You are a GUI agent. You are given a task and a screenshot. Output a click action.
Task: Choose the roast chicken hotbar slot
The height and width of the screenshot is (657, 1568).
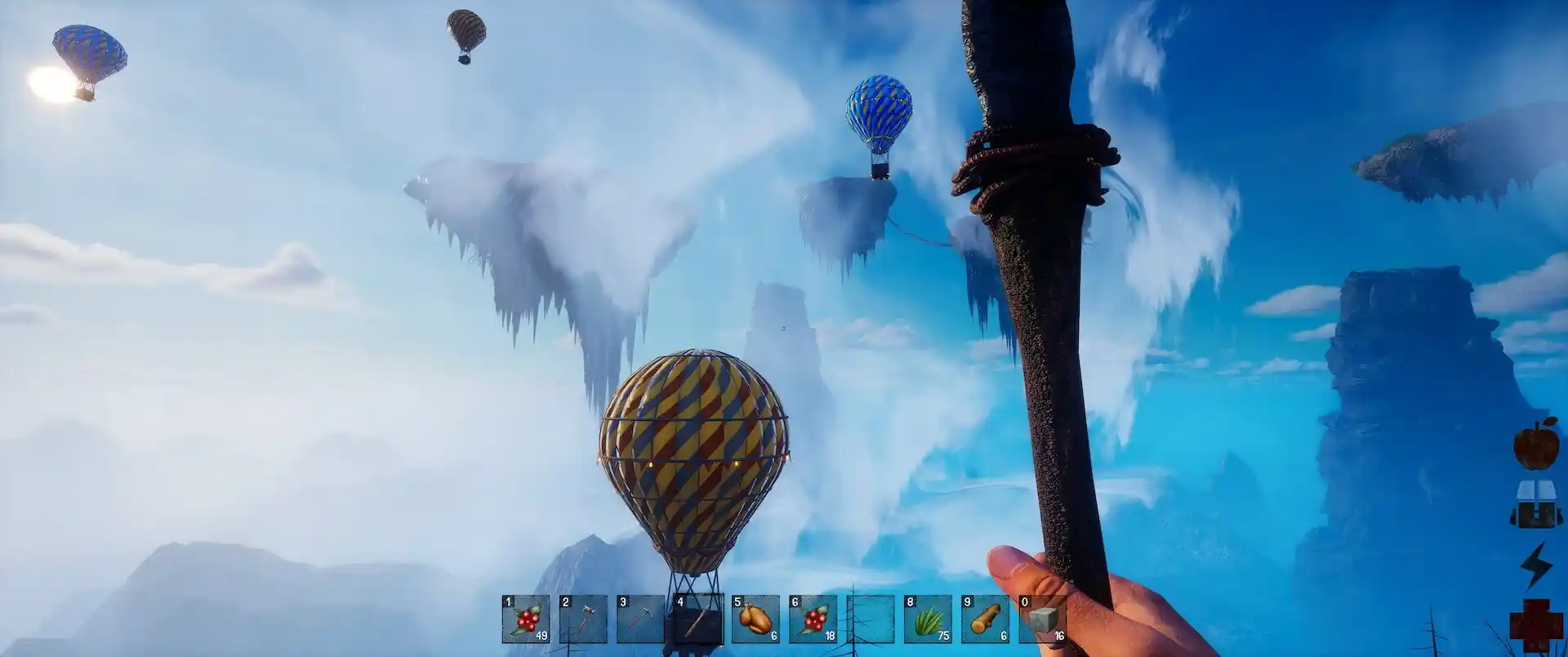point(755,619)
